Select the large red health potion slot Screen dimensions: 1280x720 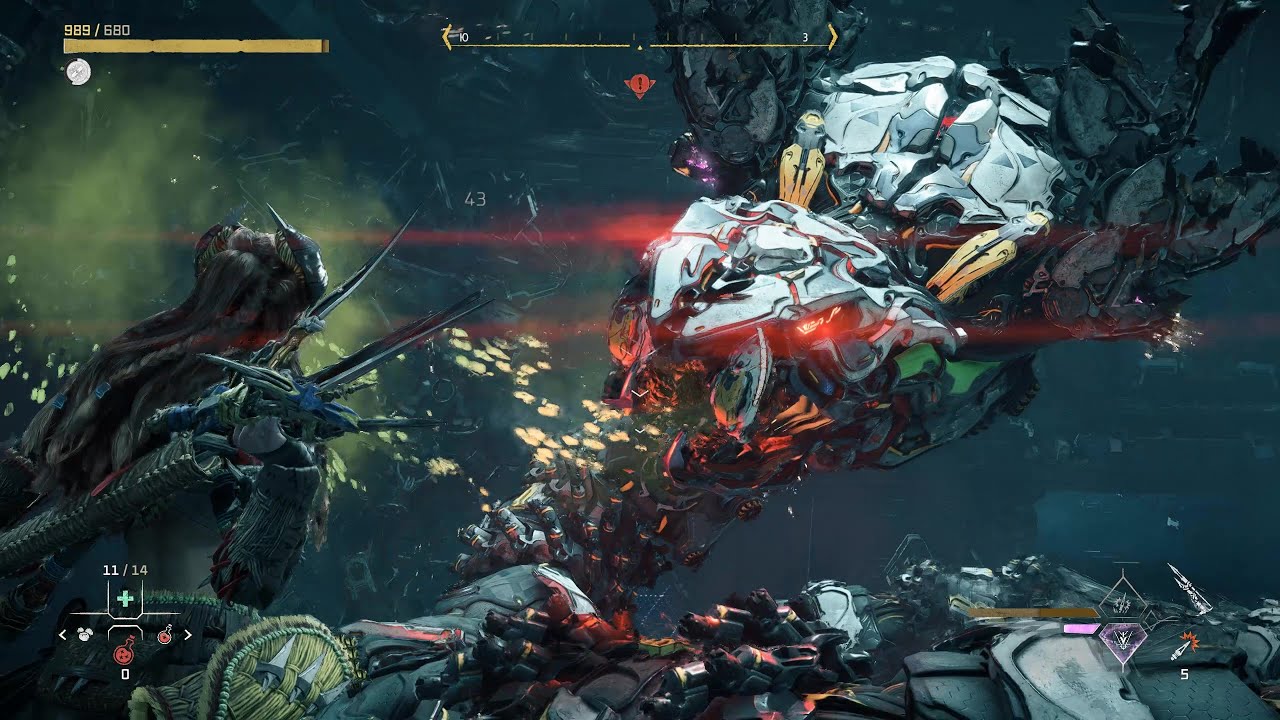coord(125,652)
